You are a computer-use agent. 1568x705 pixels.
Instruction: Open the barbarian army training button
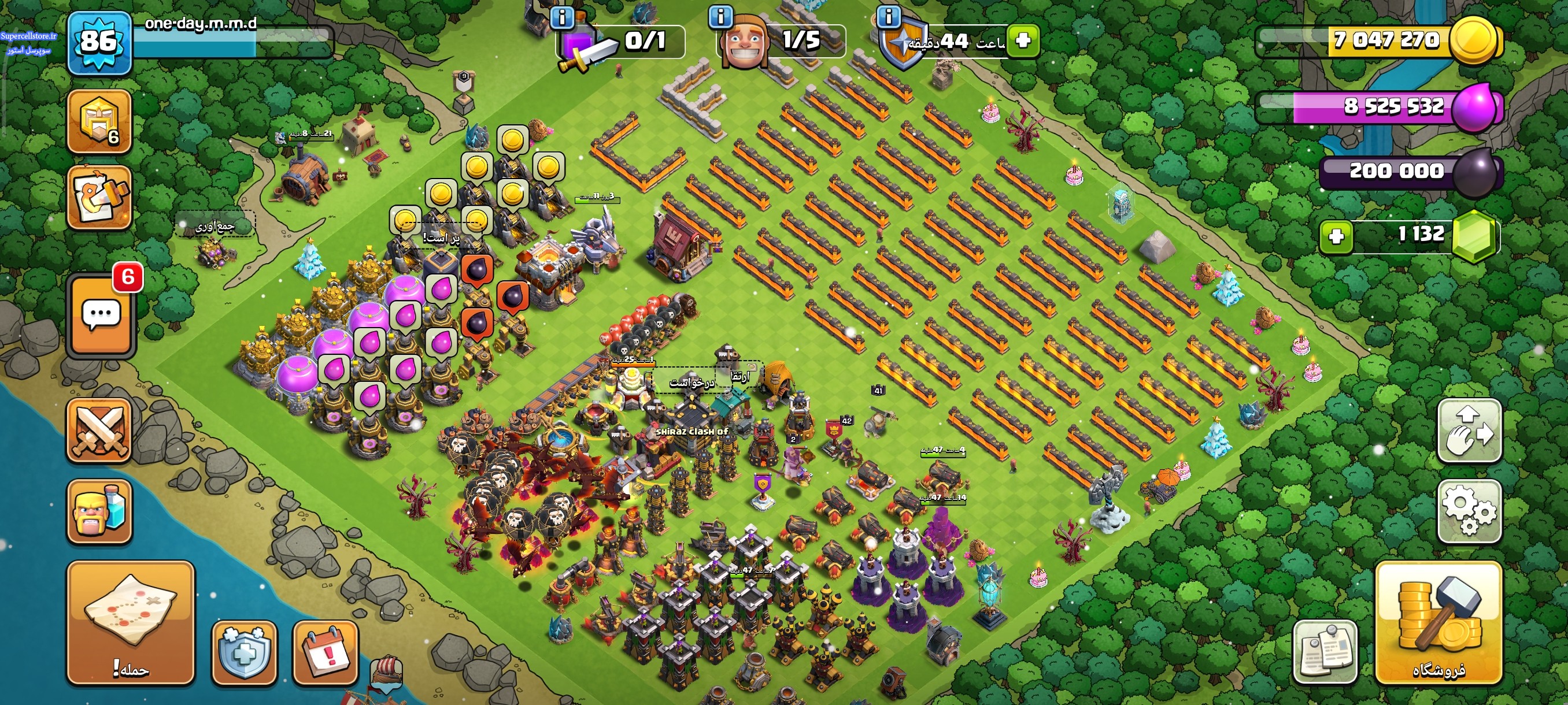[x=99, y=511]
